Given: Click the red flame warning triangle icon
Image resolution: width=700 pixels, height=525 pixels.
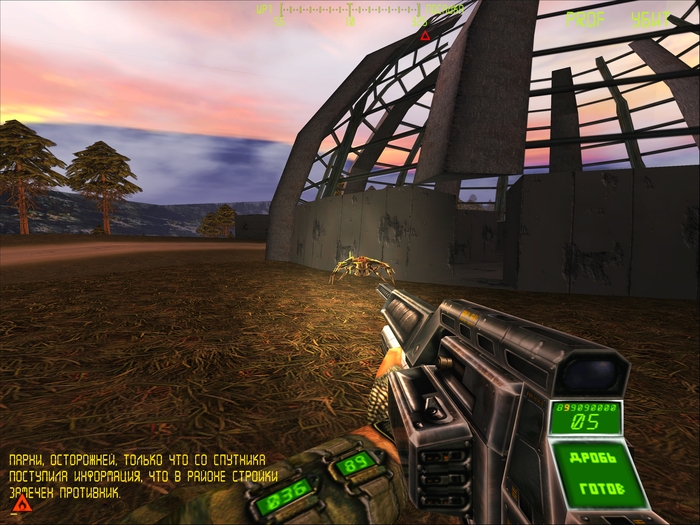Looking at the screenshot, I should [22, 503].
